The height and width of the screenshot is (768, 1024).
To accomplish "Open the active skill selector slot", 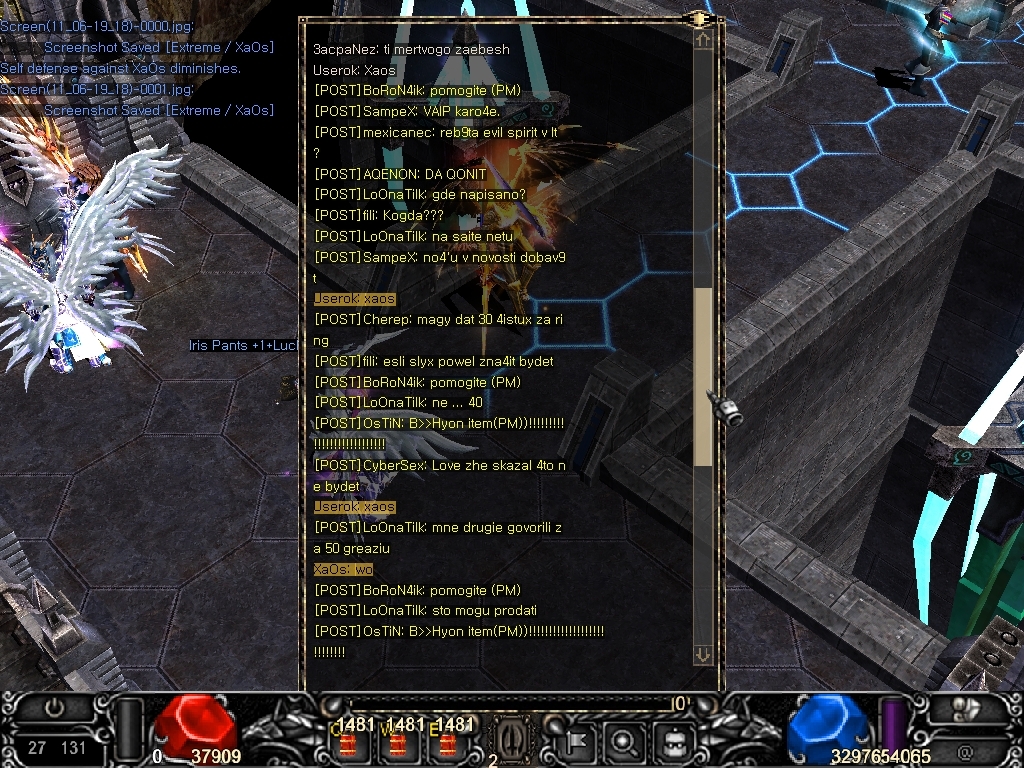I will (509, 740).
